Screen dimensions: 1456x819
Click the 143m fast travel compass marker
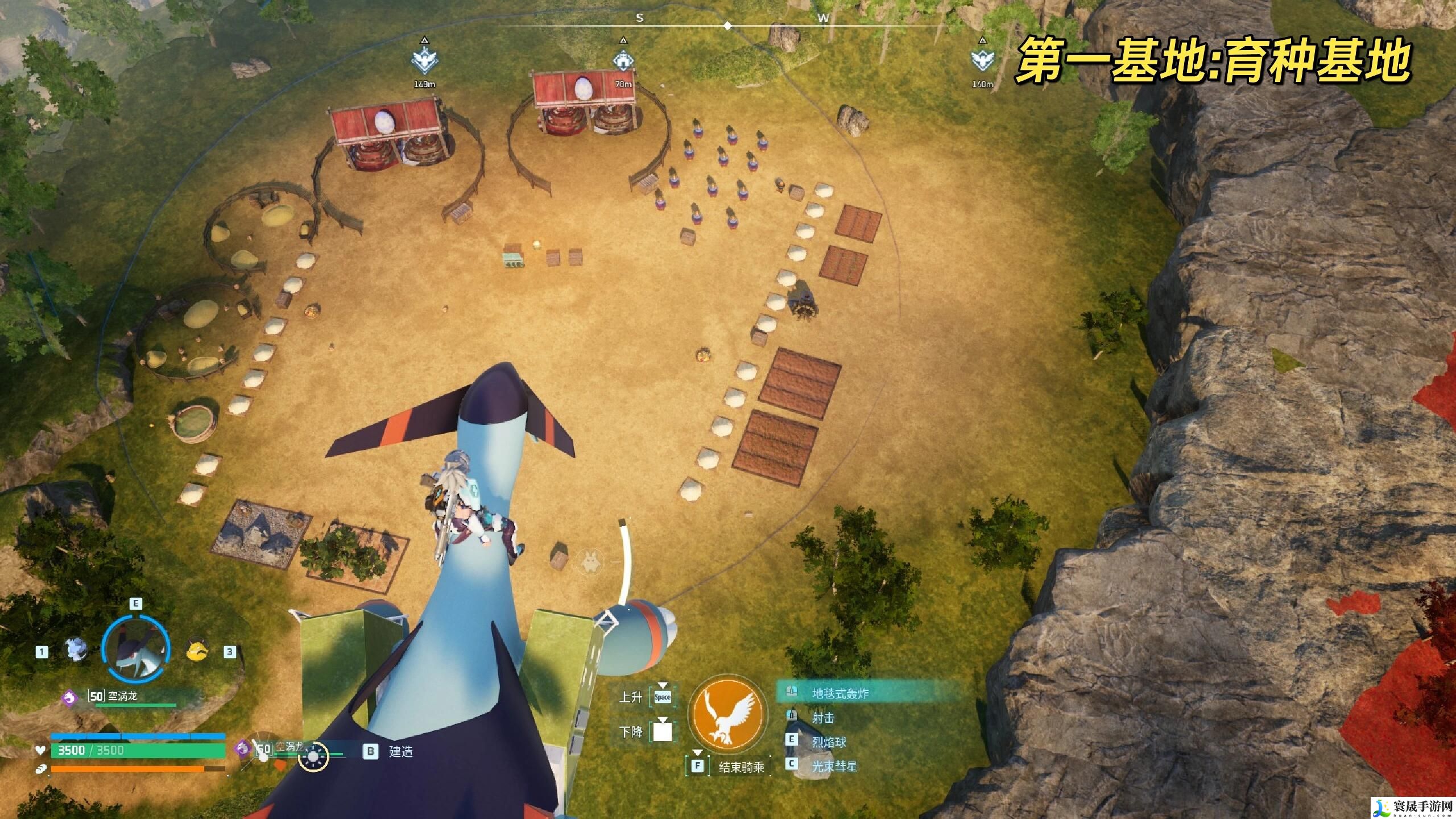pyautogui.click(x=424, y=61)
